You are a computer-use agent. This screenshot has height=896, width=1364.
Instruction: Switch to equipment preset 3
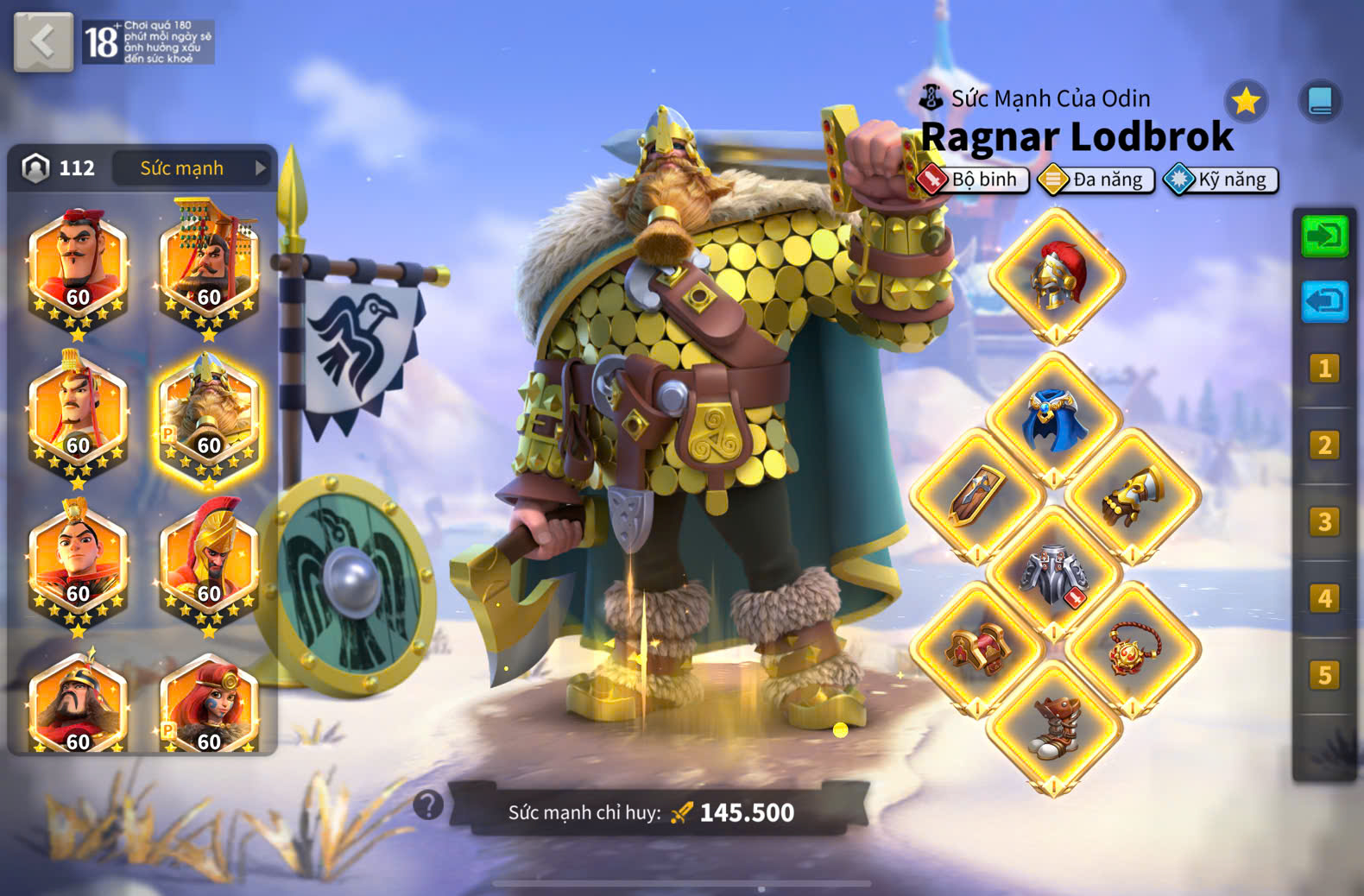(1324, 521)
